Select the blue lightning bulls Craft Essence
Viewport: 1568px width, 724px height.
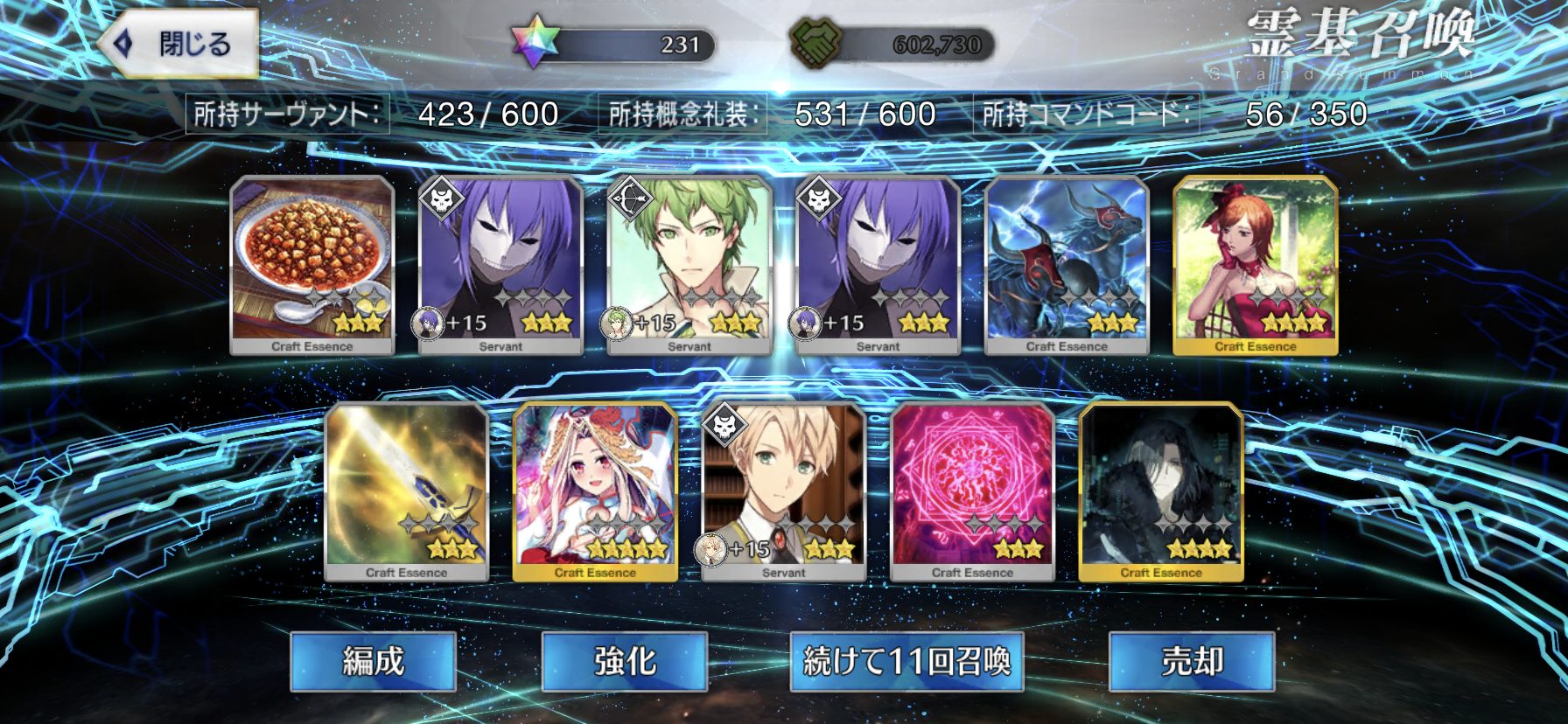(x=1067, y=264)
